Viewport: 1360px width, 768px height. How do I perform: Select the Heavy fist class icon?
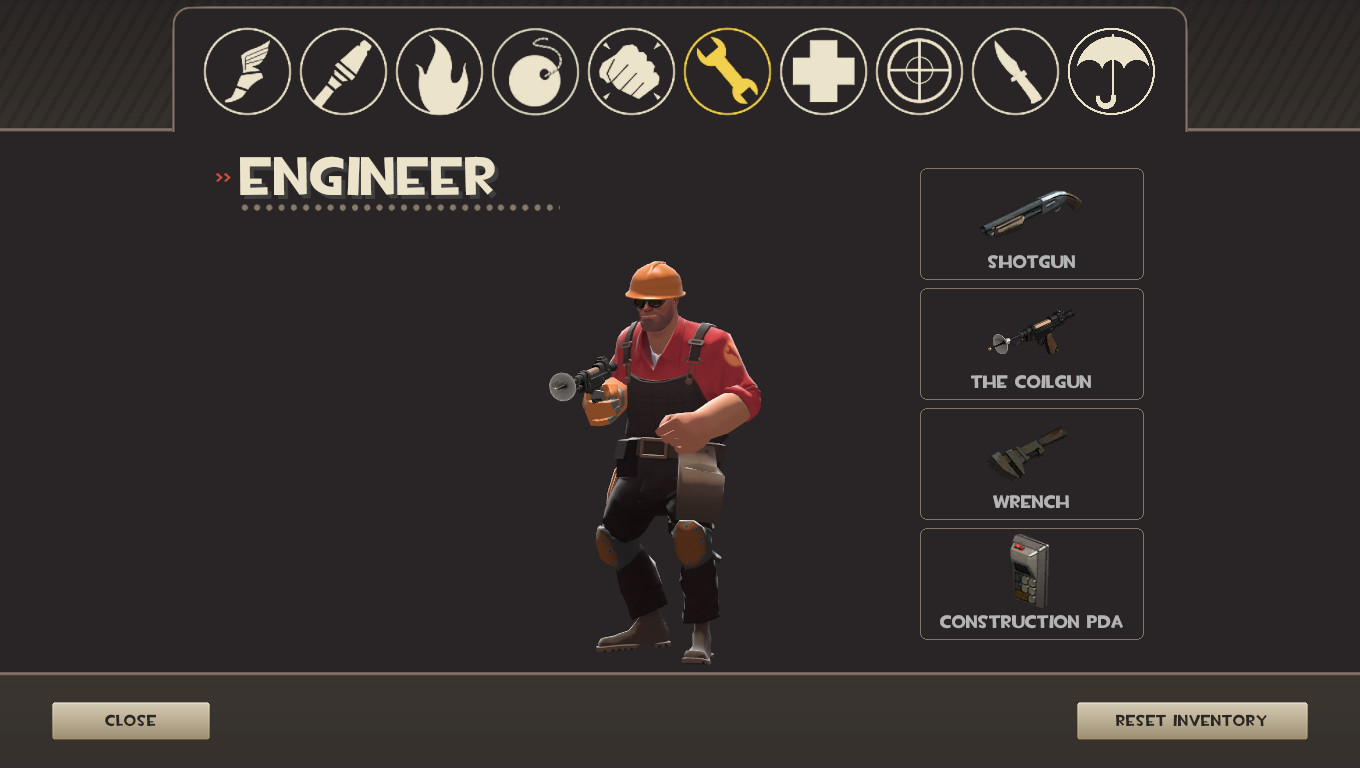tap(630, 71)
